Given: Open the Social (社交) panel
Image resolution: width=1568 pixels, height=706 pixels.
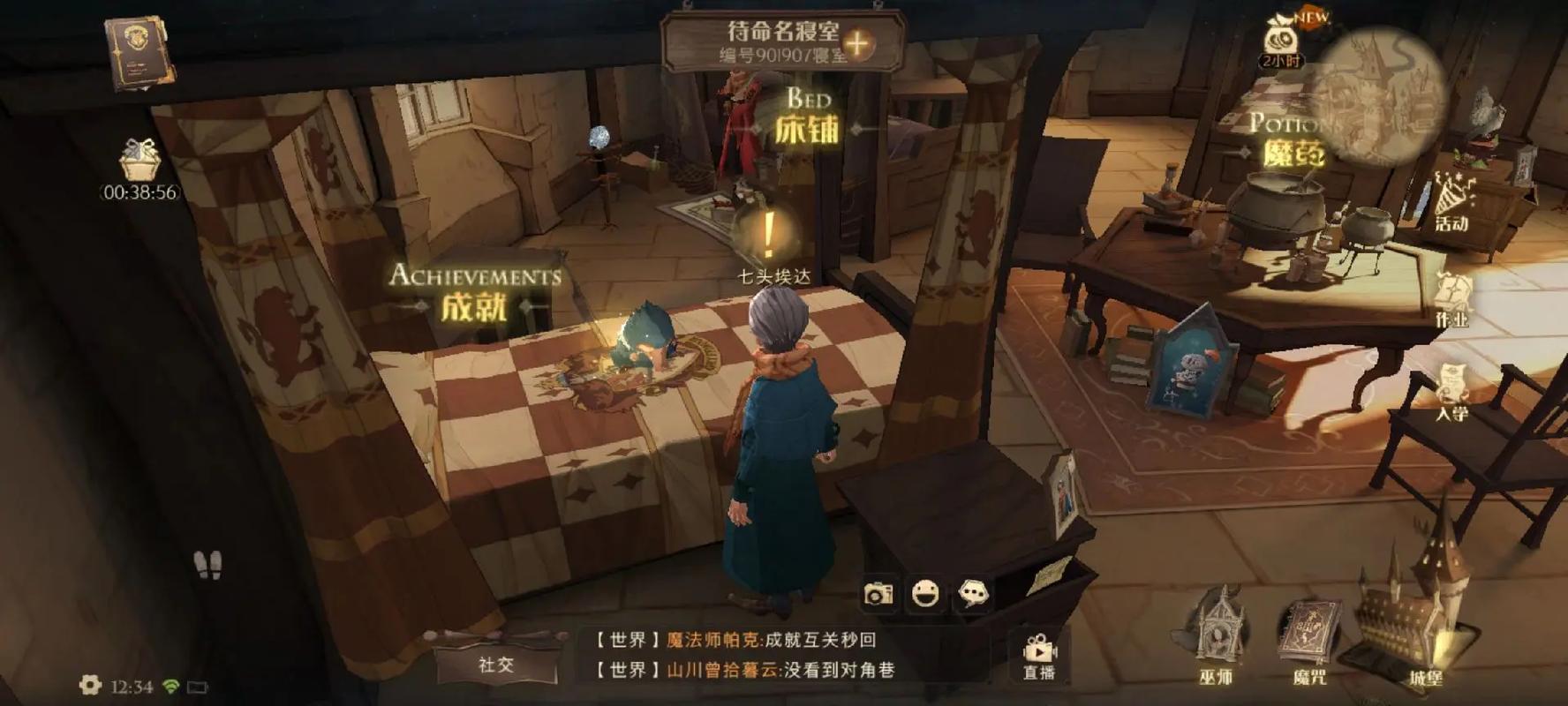Looking at the screenshot, I should coord(495,664).
